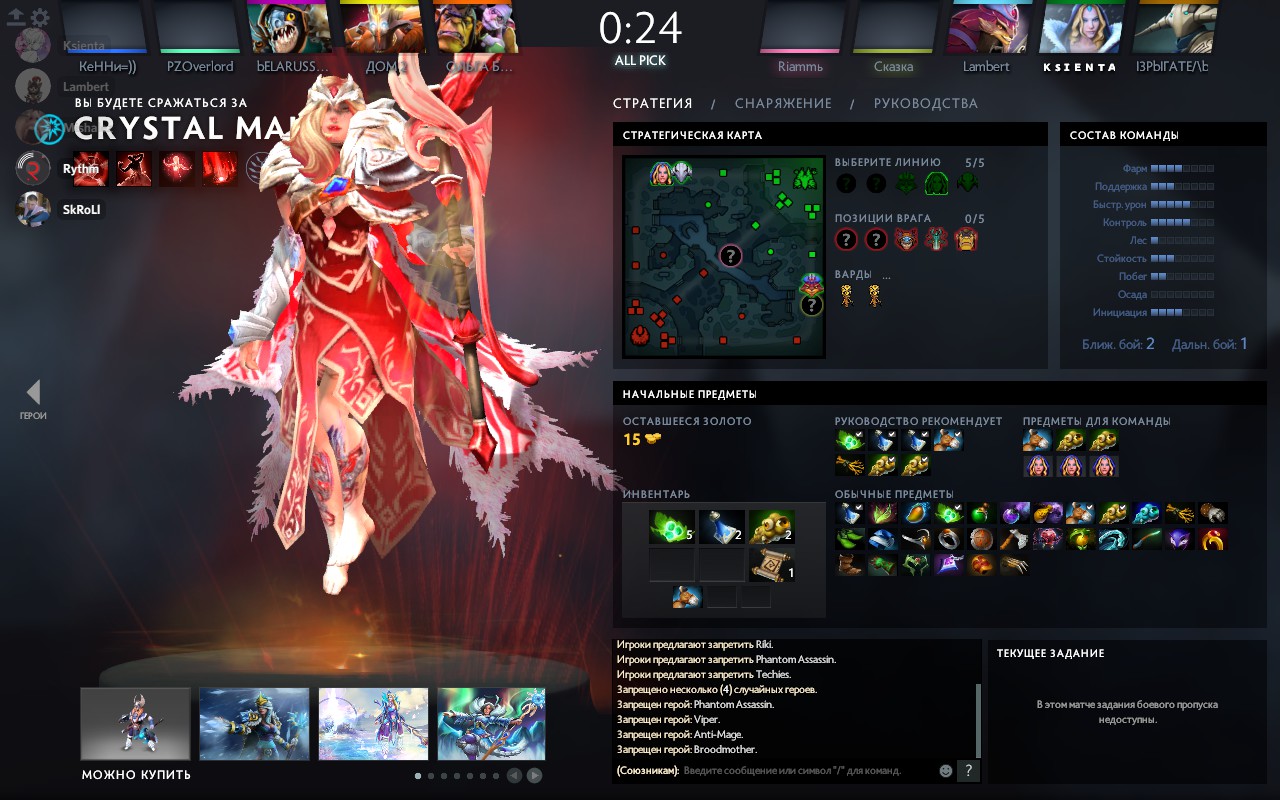The image size is (1280, 800).
Task: Select the Enchanted Mango in common items
Action: point(916,514)
